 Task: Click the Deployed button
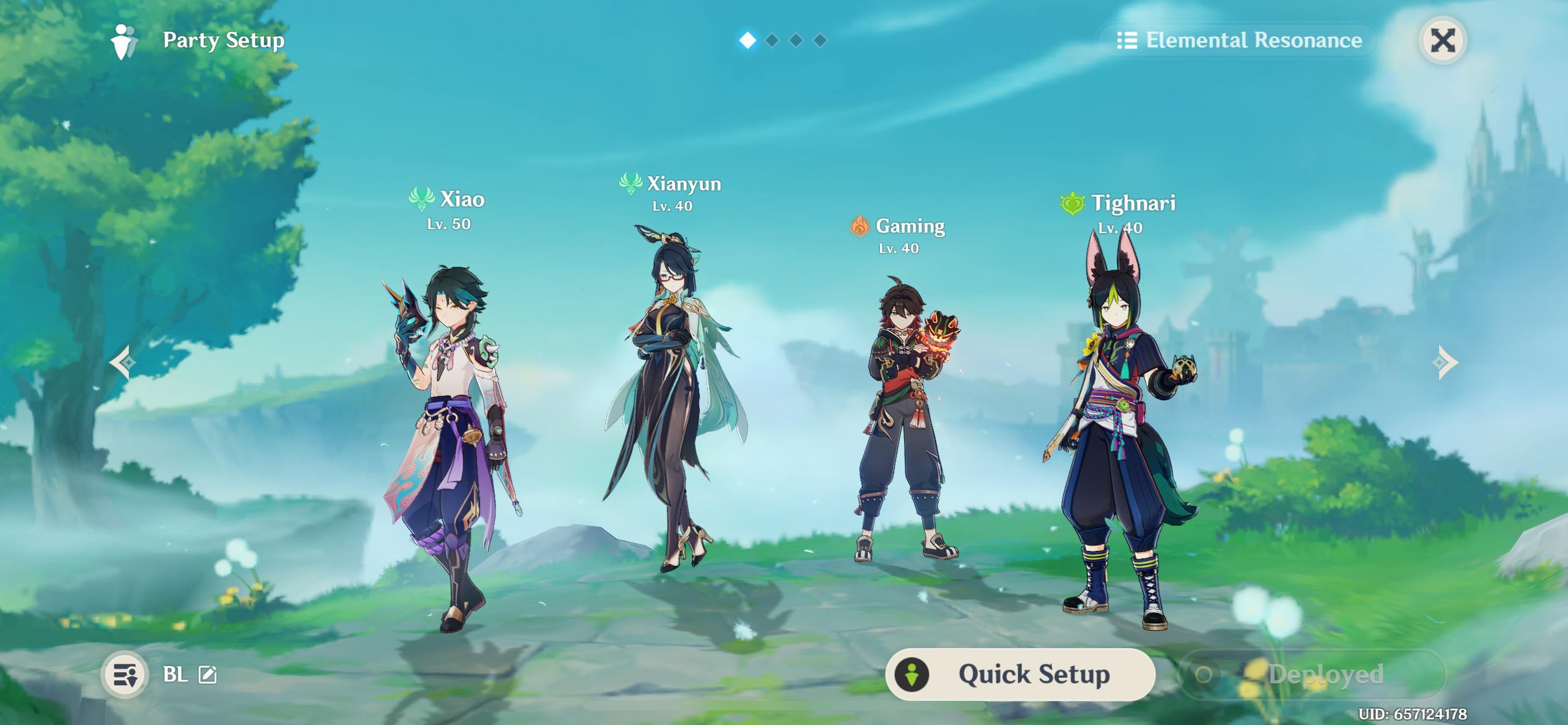[x=1312, y=674]
